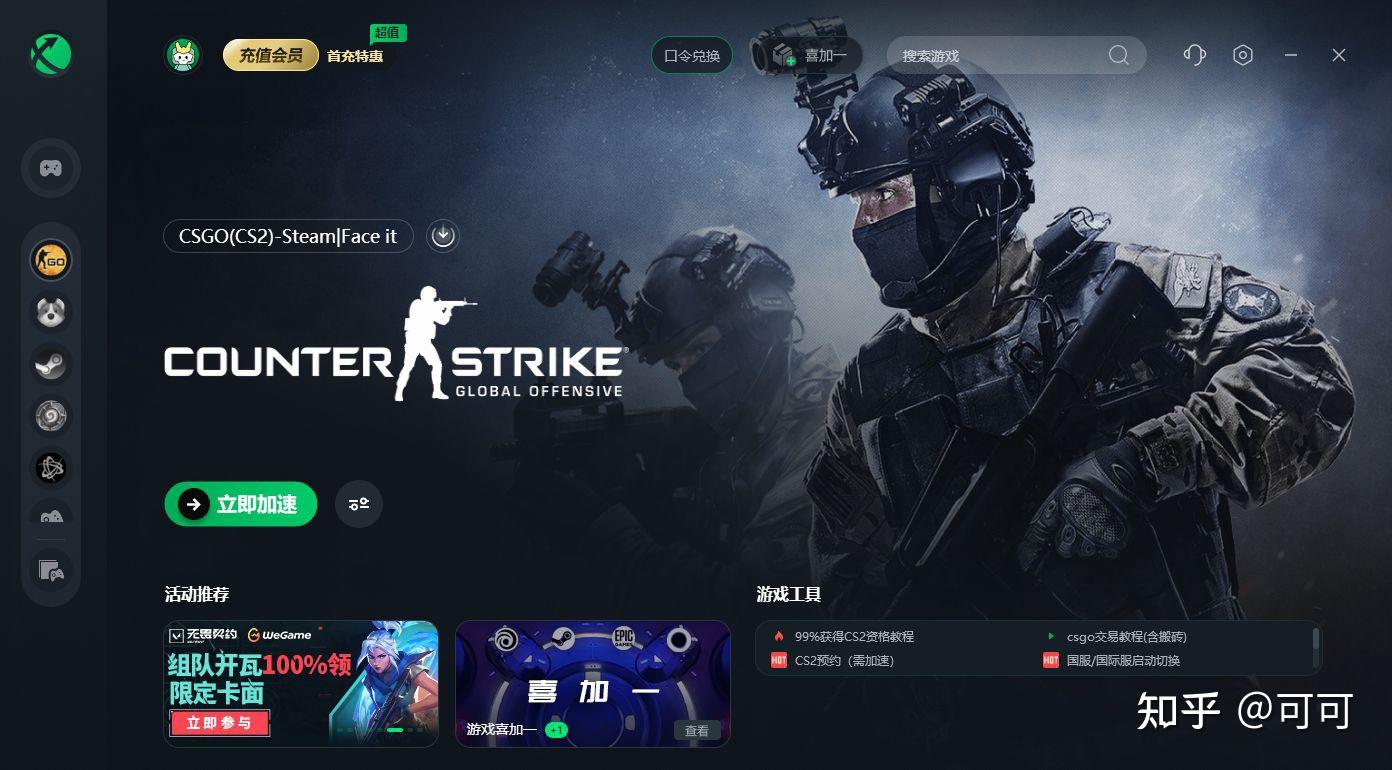Click the carousel dot indicator on the banner
The image size is (1392, 770).
(395, 729)
